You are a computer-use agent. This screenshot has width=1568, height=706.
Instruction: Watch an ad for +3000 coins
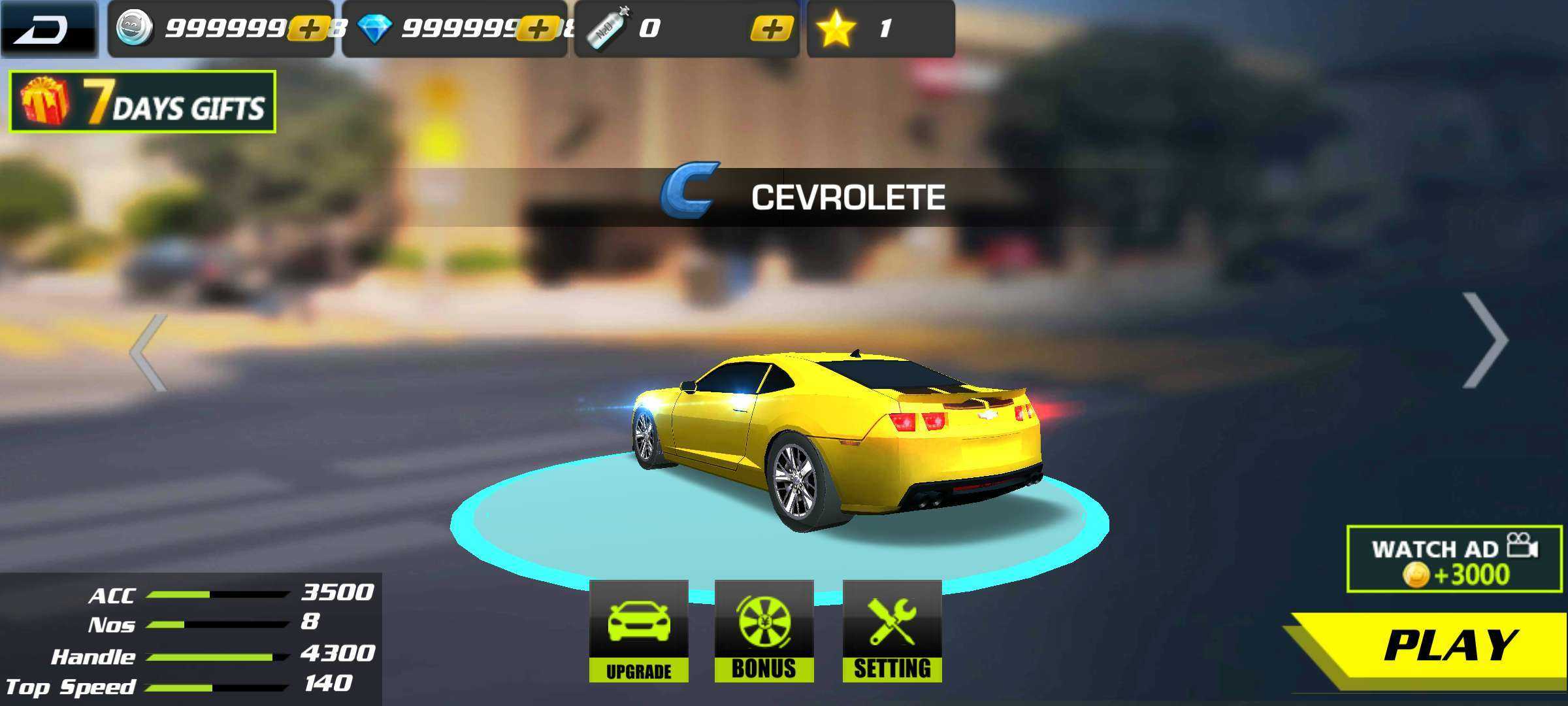(x=1453, y=560)
